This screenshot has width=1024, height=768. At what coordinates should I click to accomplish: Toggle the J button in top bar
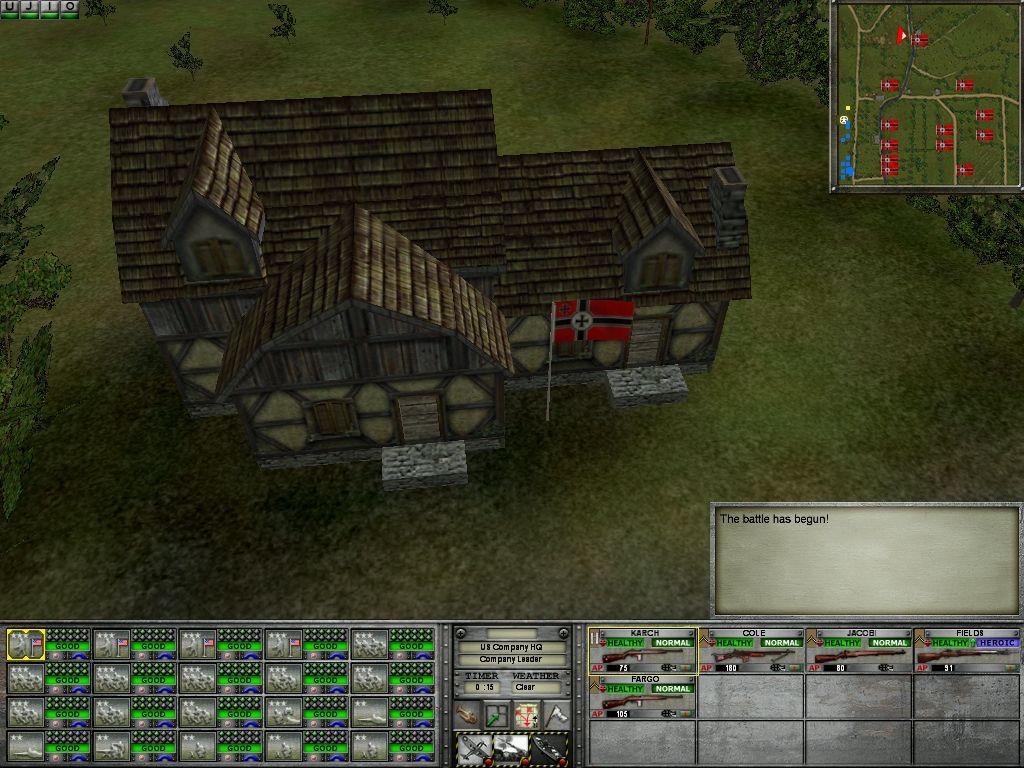tap(29, 7)
